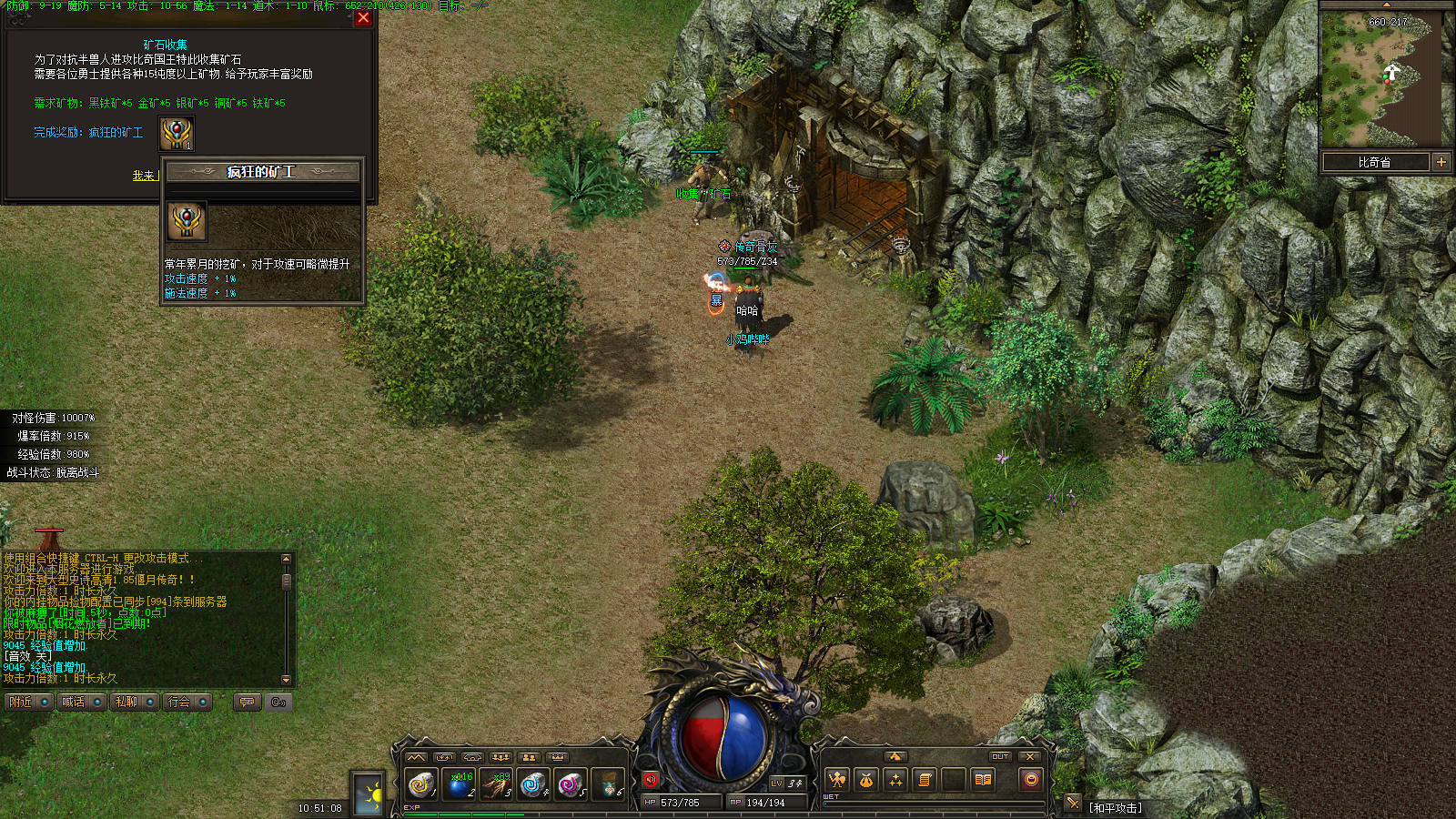Click the OUT button on the HUD
Screen dimensions: 1456x819
(x=1000, y=756)
